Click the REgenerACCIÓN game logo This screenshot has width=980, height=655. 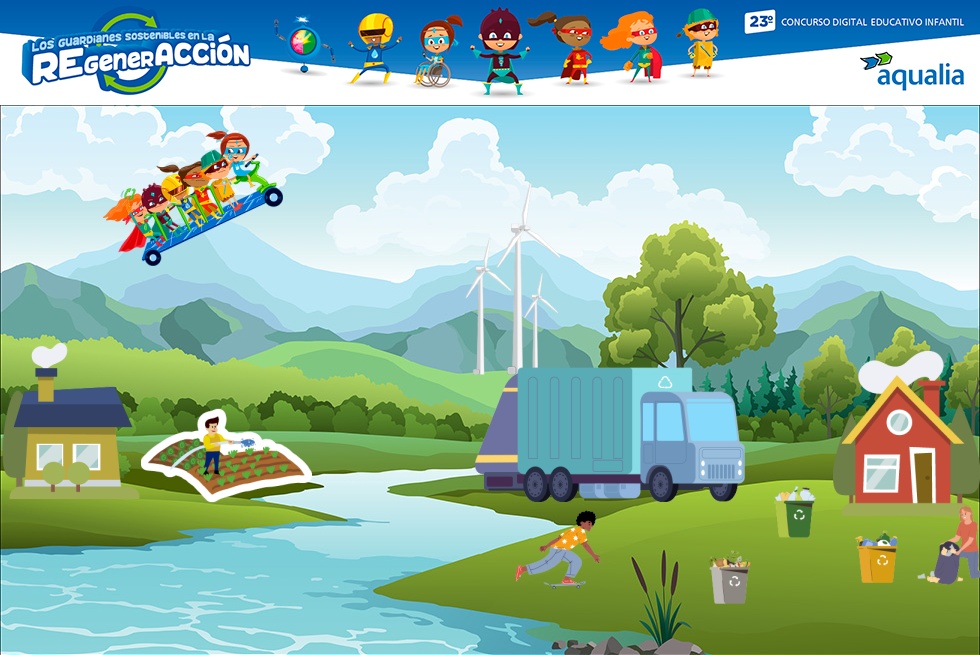[x=137, y=54]
